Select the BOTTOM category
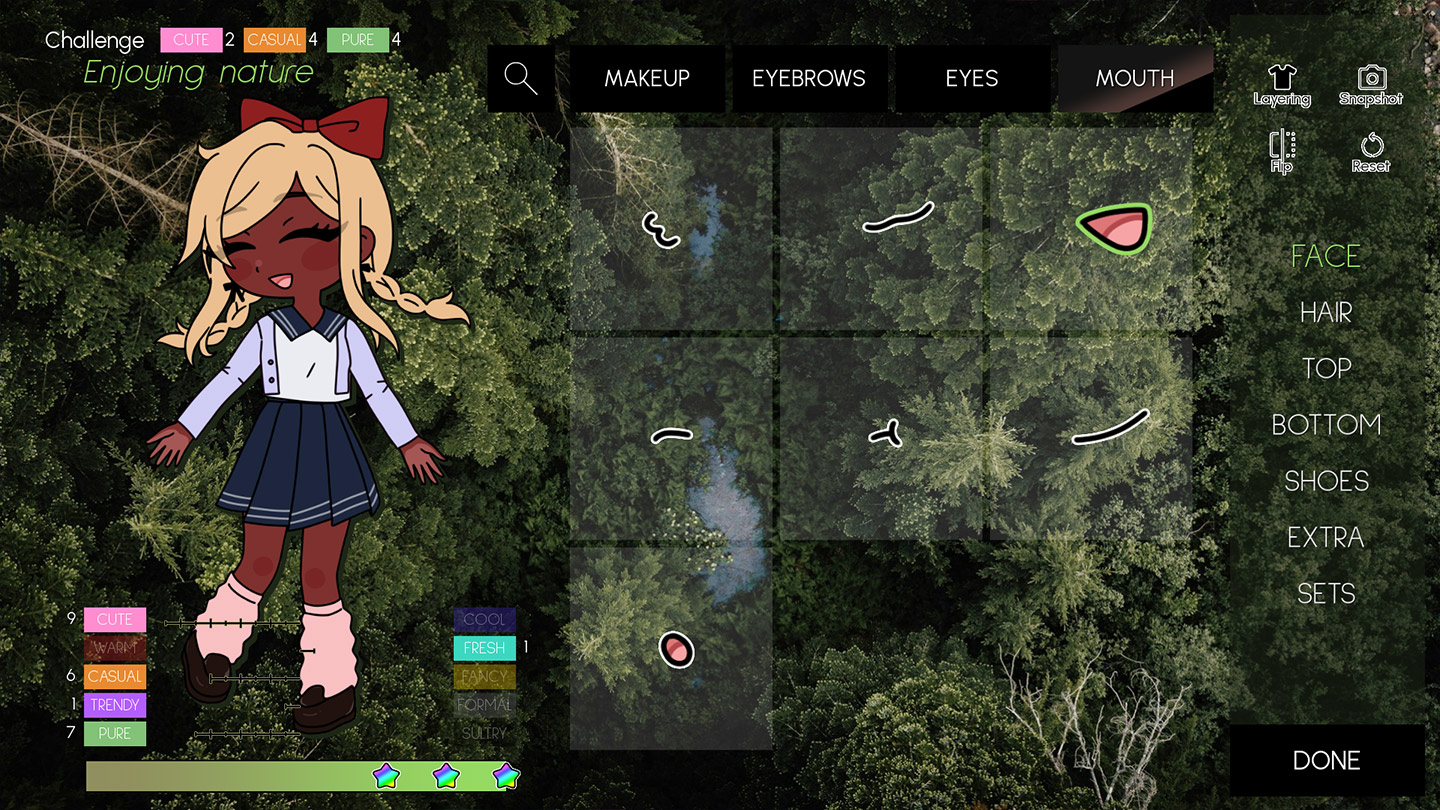 point(1326,425)
